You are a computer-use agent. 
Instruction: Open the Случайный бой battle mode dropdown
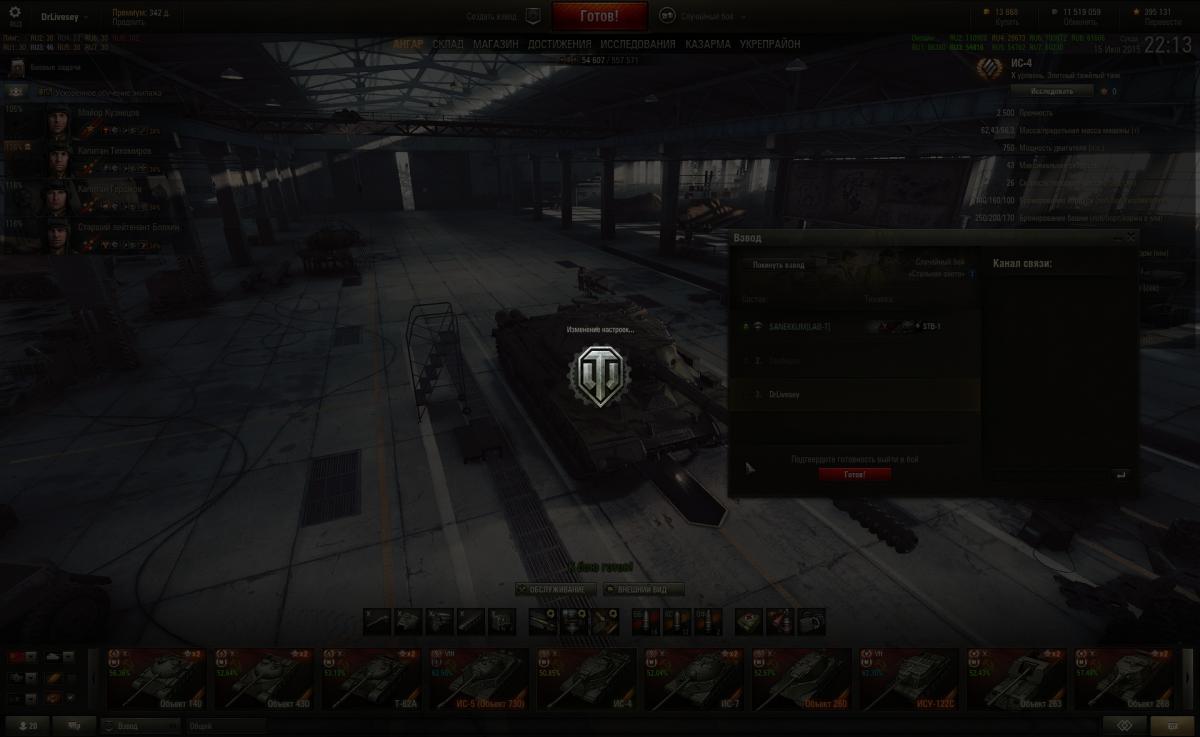pyautogui.click(x=700, y=17)
